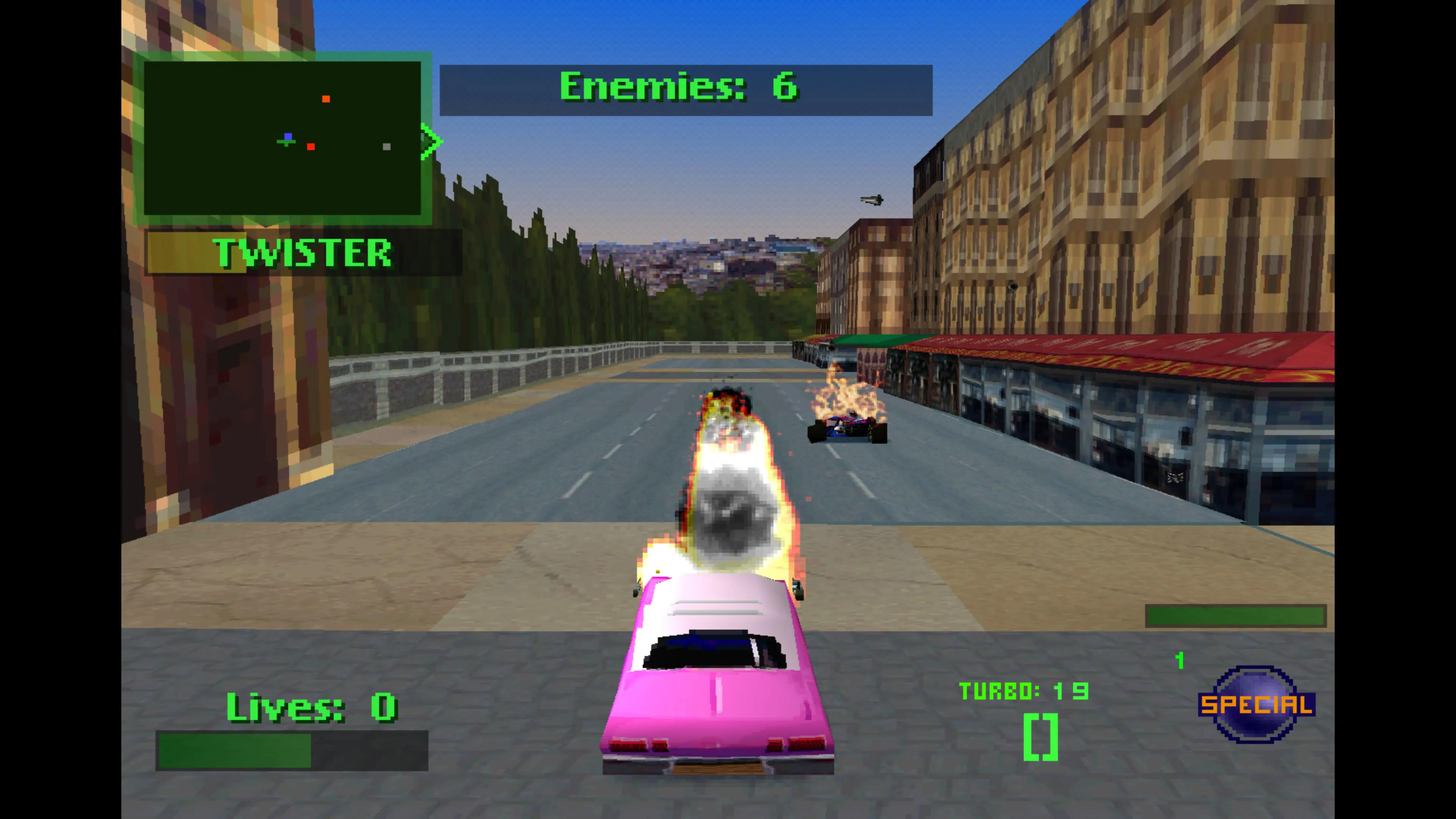Click the red enemy blip near the radar center

tap(311, 147)
